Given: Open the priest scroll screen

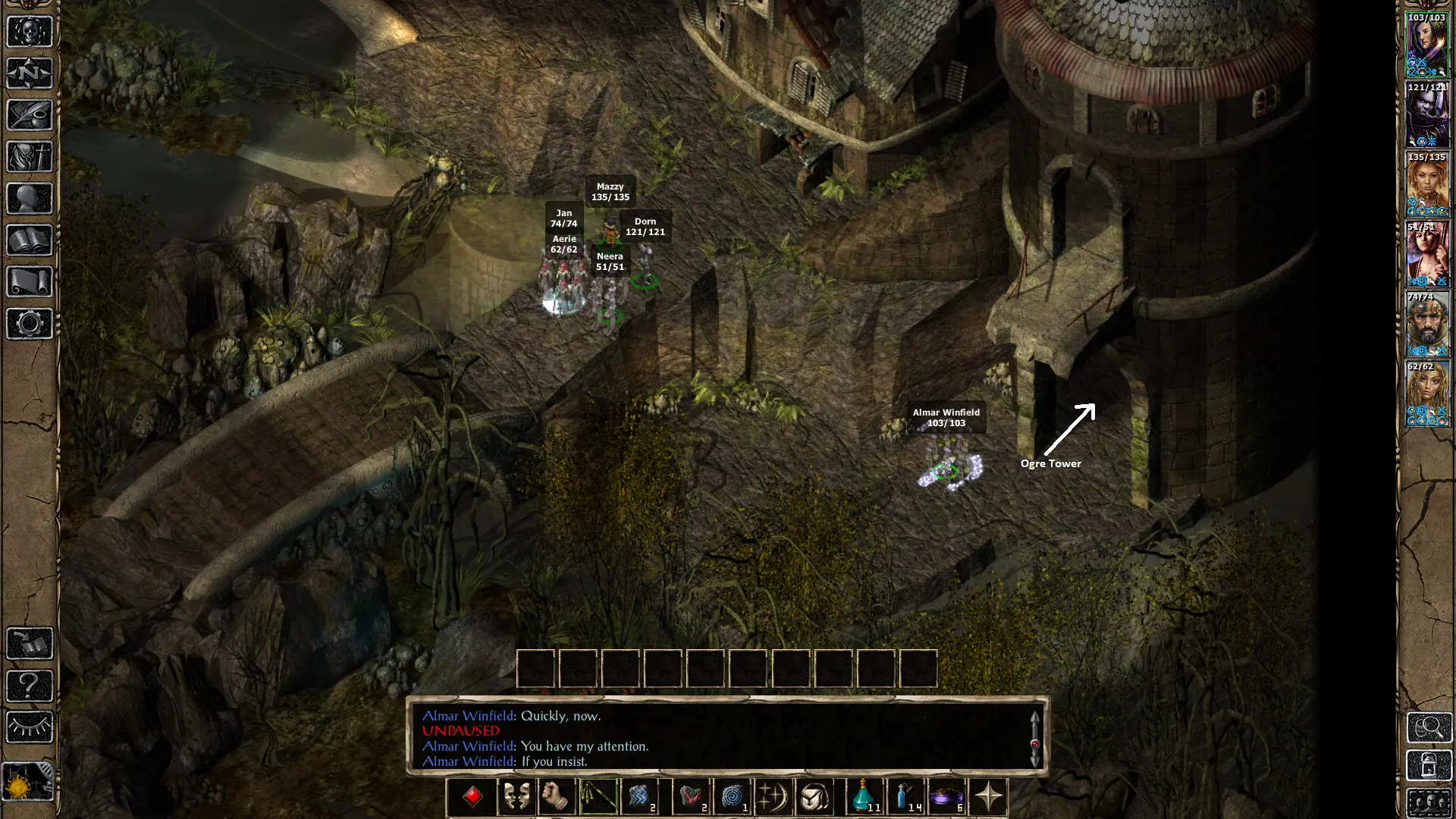Looking at the screenshot, I should [x=30, y=282].
